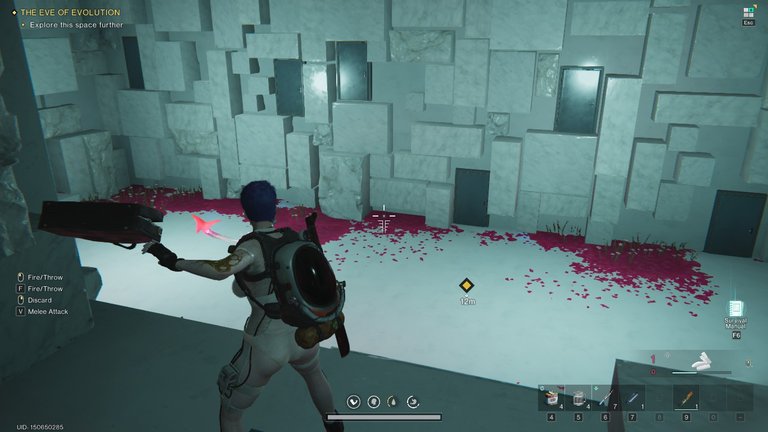Select the glass jar hotbar slot

(579, 398)
